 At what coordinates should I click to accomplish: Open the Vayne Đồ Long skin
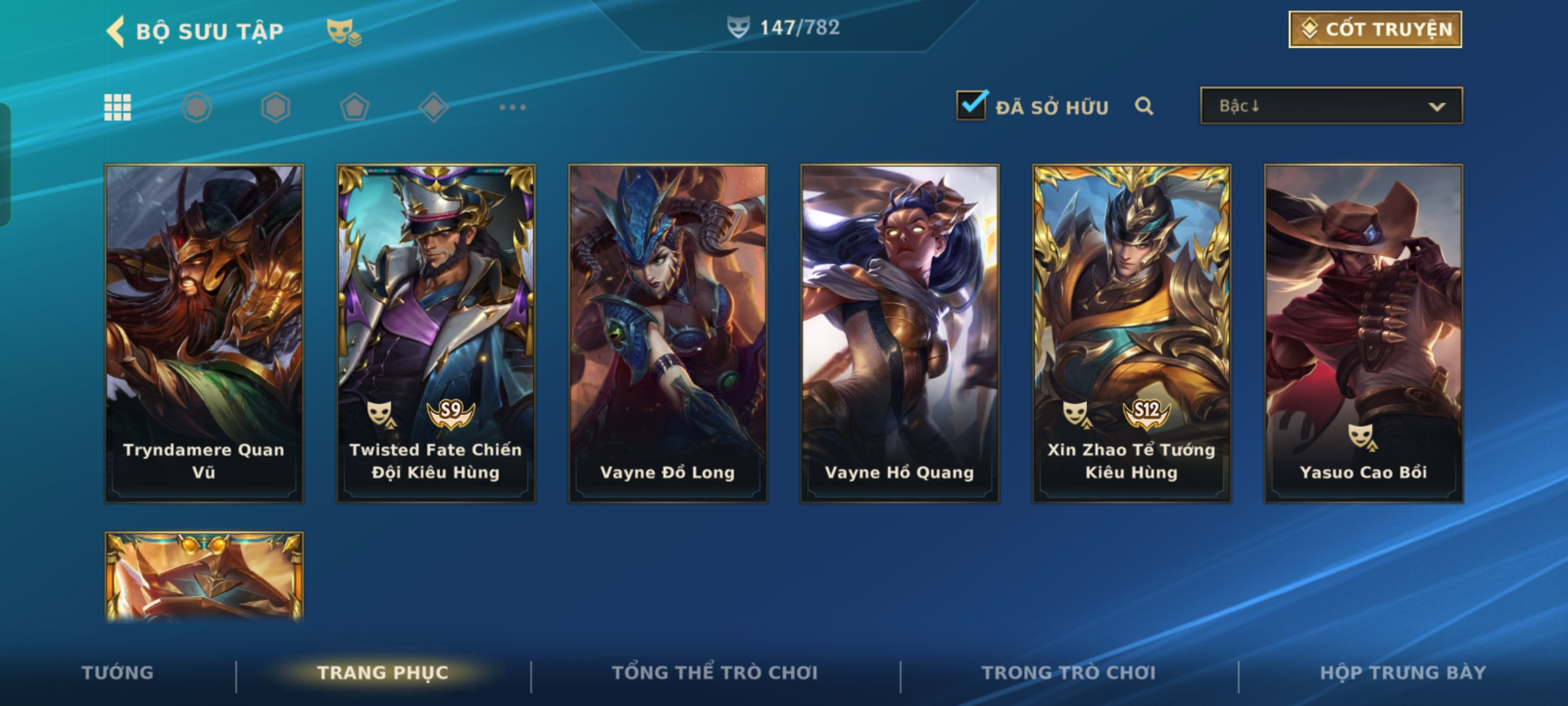(x=668, y=333)
